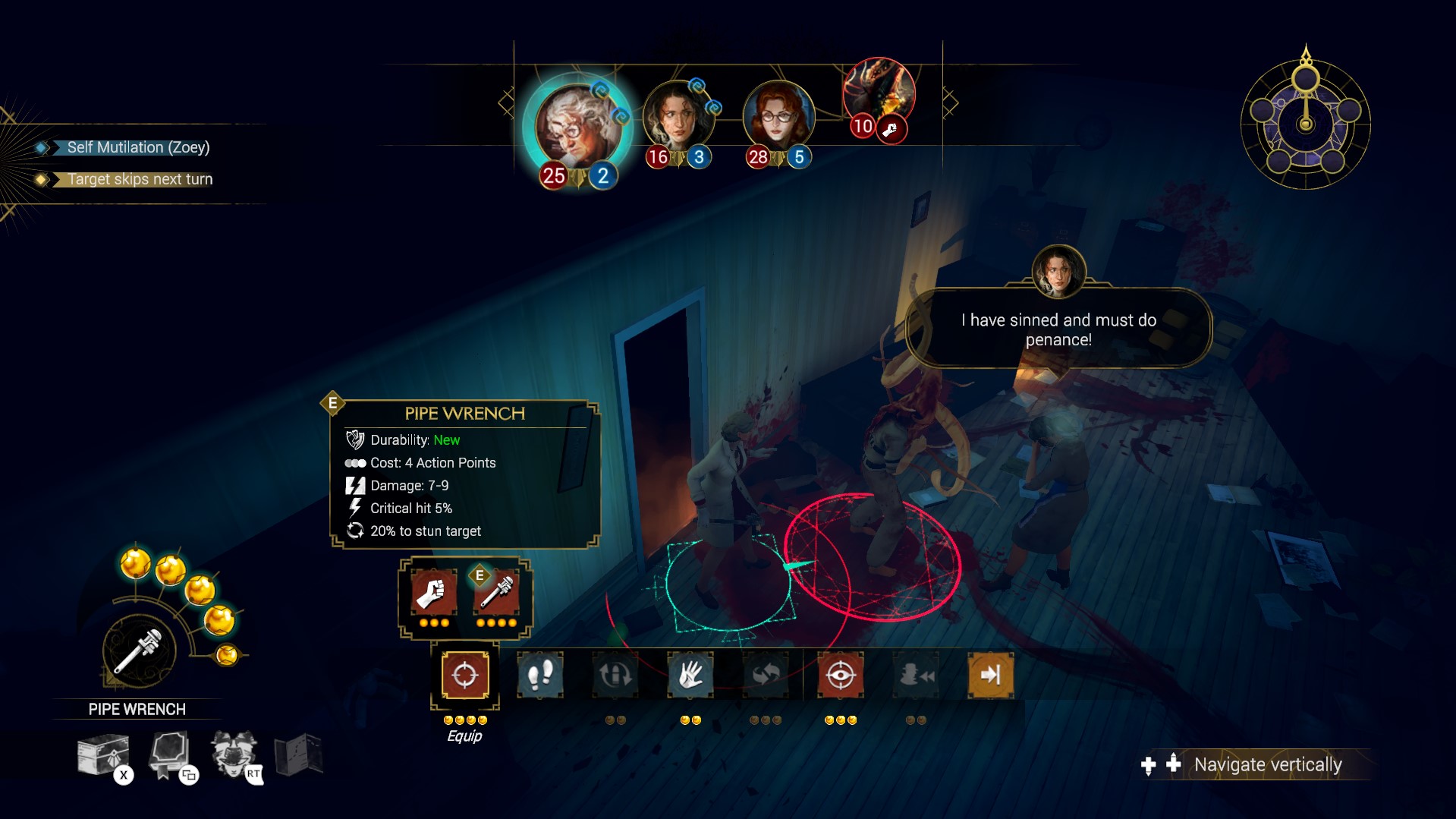Select the dark-haired woman turn portrait
1456x819 pixels.
click(x=678, y=118)
